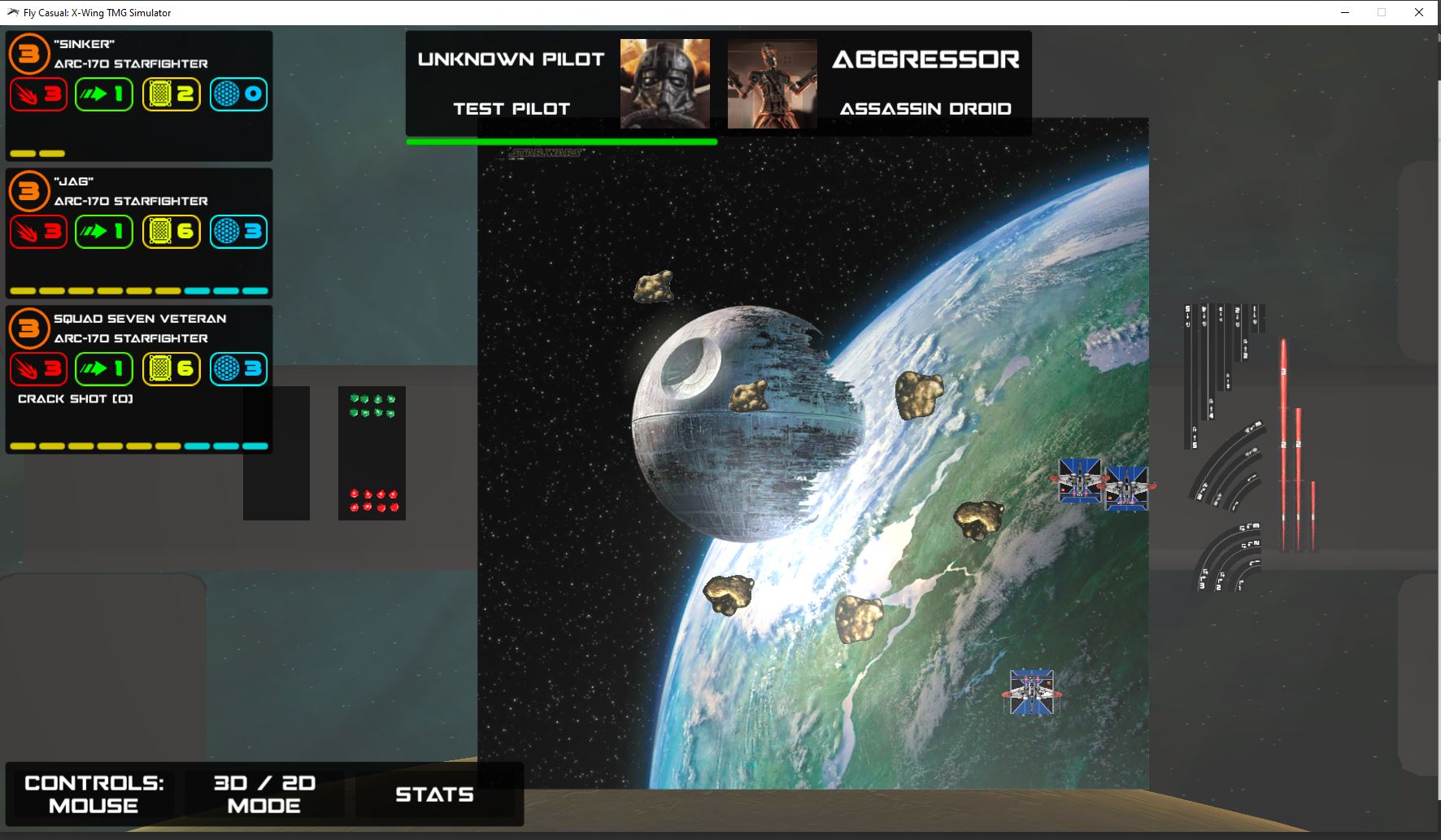Select the "Sinker" ARC-170 ship card
Image resolution: width=1441 pixels, height=840 pixels.
coord(139,96)
